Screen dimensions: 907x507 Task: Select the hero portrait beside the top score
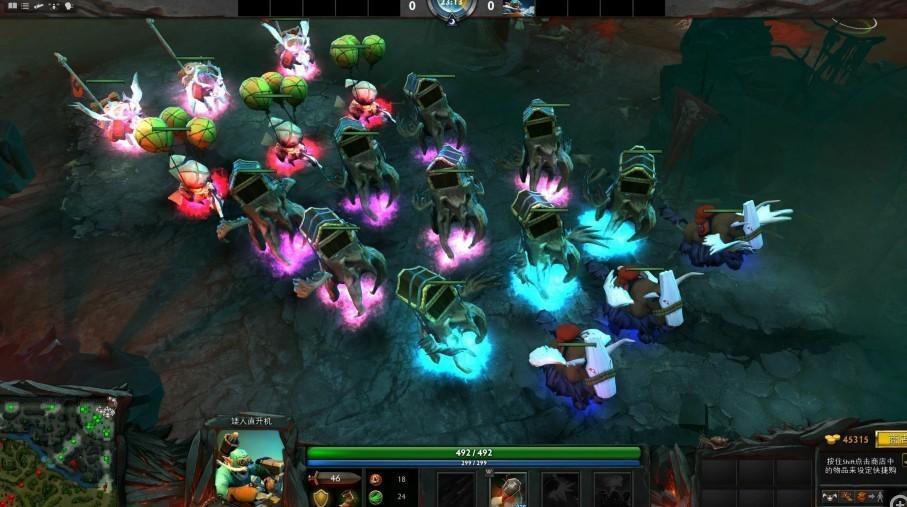(518, 8)
